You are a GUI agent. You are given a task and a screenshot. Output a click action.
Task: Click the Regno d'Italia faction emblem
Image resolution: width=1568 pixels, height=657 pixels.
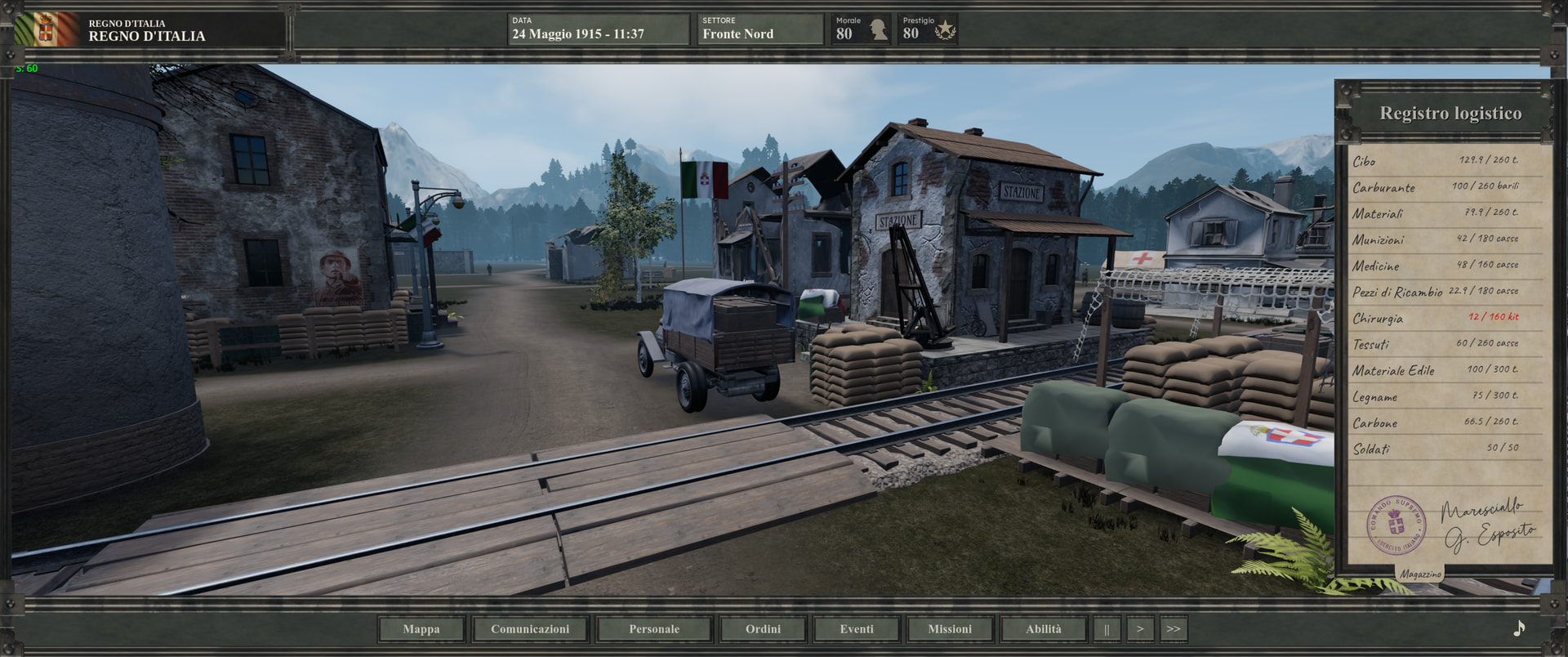tap(46, 30)
